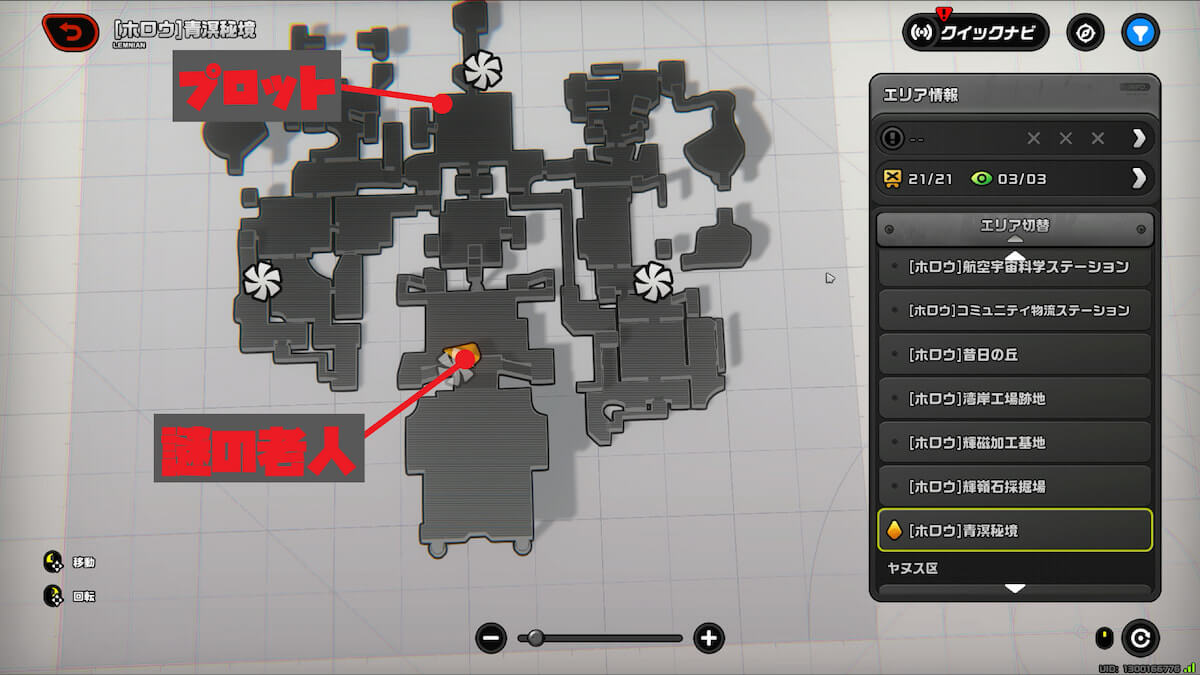Open the クイックナビ quick navigation
This screenshot has height=675, width=1200.
tap(975, 33)
